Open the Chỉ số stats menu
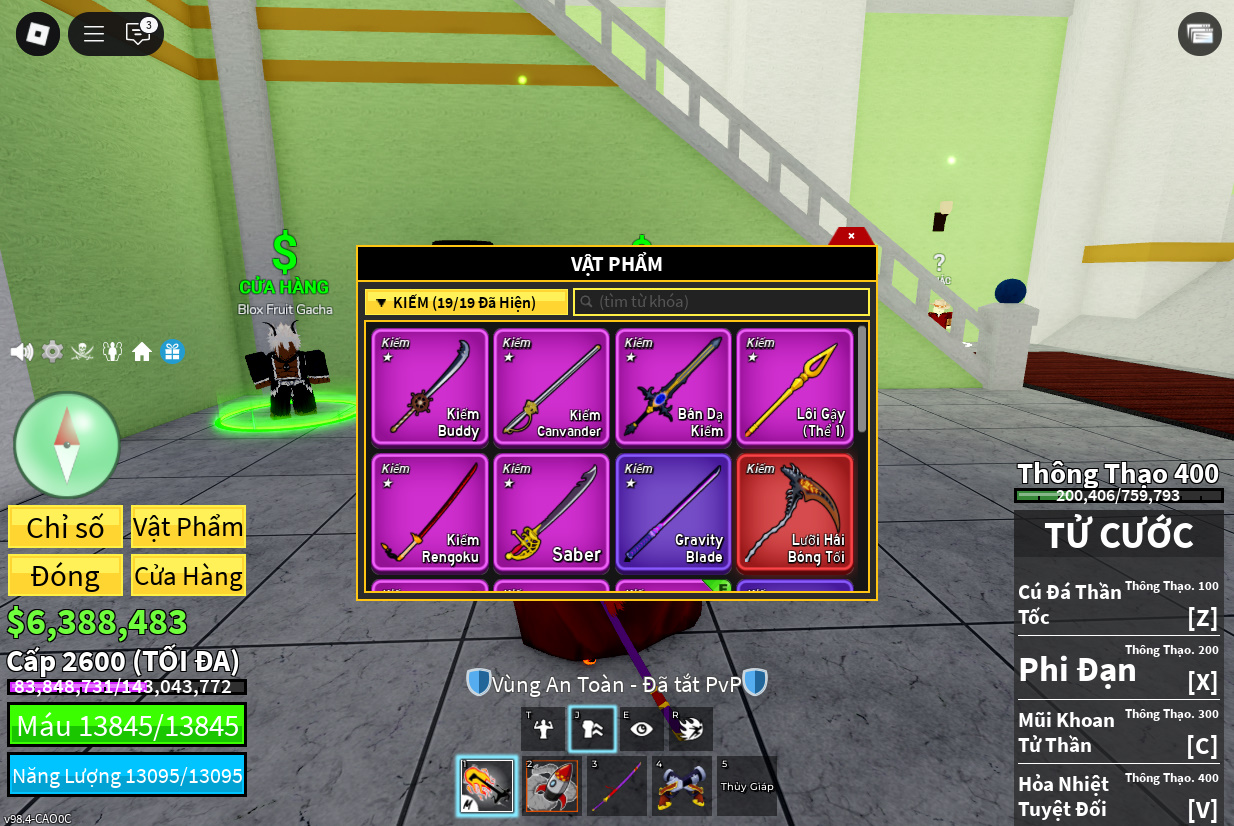This screenshot has height=826, width=1234. [66, 527]
